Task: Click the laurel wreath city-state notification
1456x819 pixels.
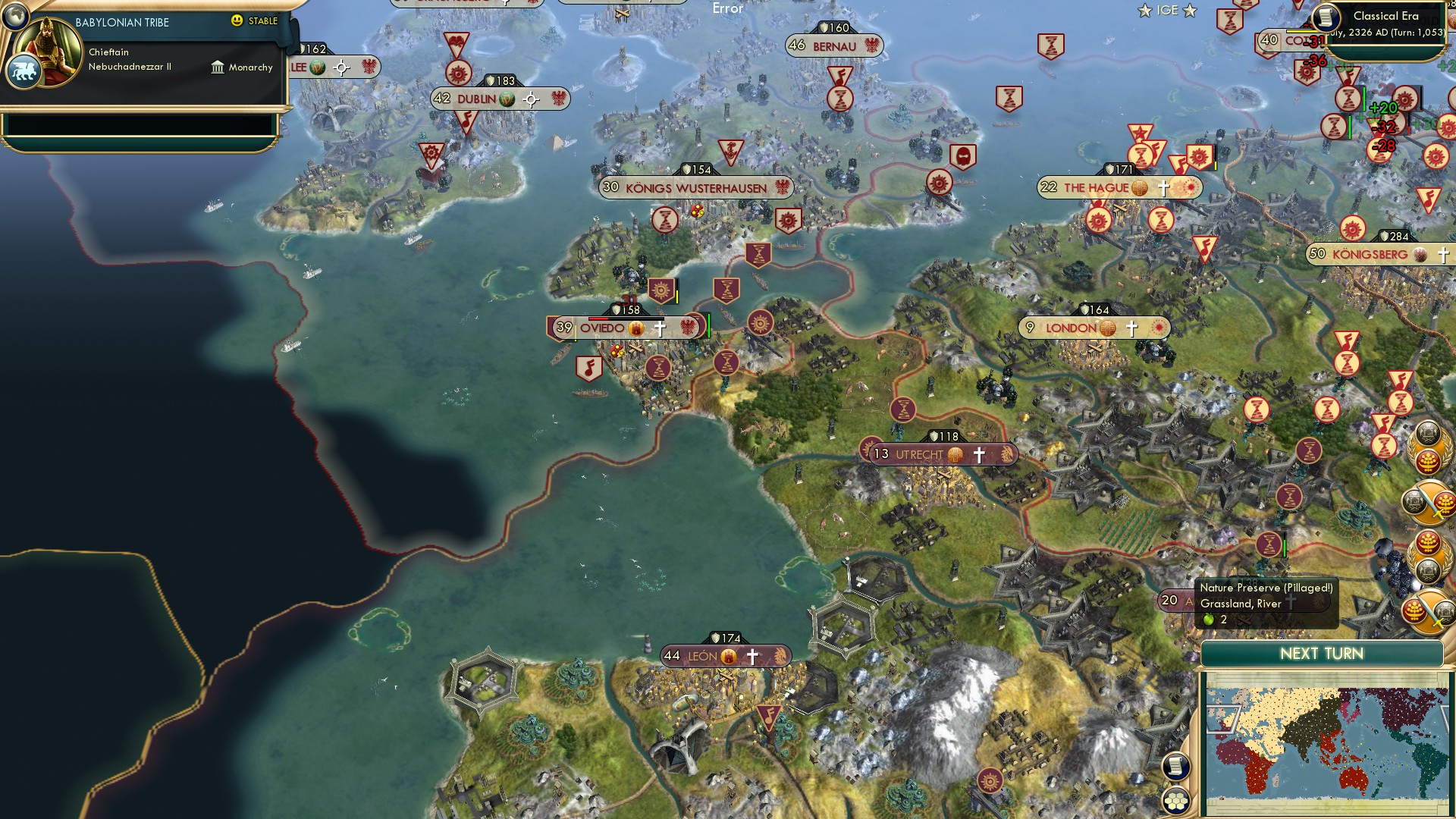Action: click(x=1428, y=447)
